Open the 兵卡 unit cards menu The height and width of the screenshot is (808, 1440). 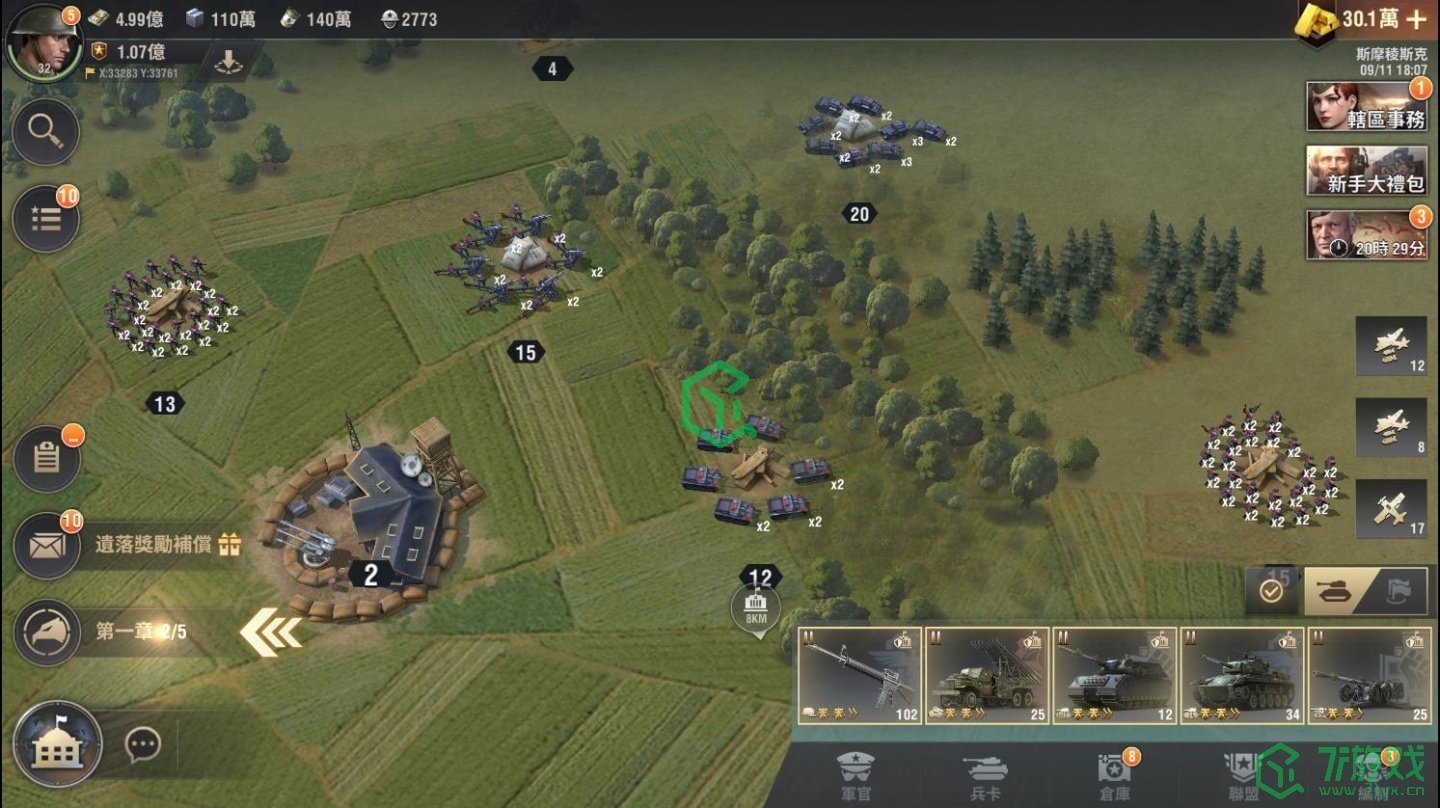pyautogui.click(x=984, y=776)
